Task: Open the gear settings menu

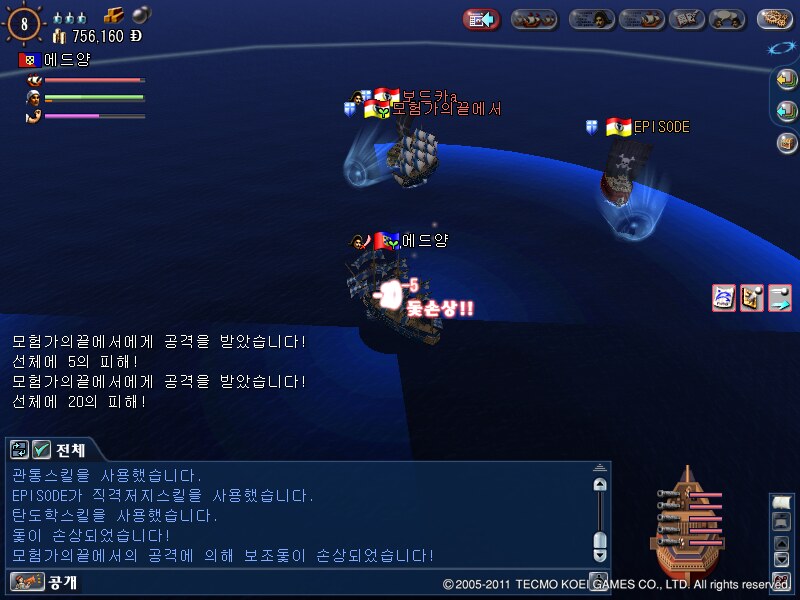Action: pyautogui.click(x=775, y=18)
